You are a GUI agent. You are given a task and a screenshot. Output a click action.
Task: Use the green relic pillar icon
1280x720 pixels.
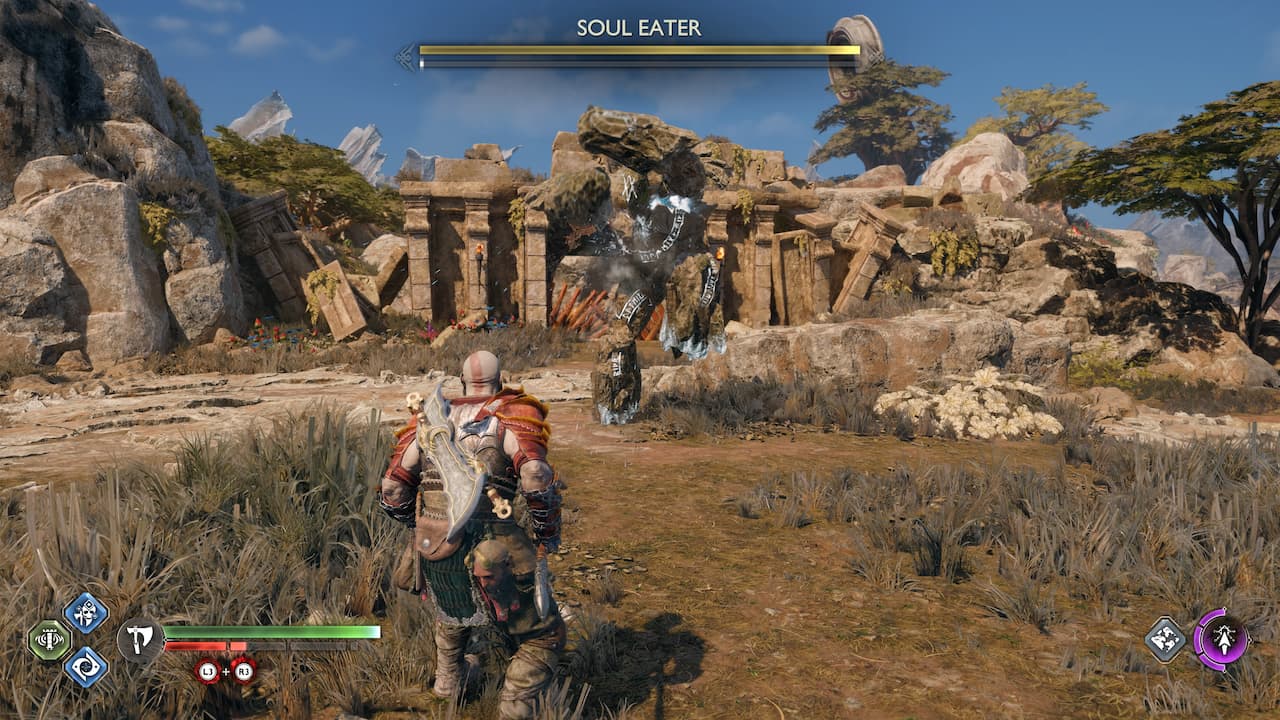tap(49, 640)
